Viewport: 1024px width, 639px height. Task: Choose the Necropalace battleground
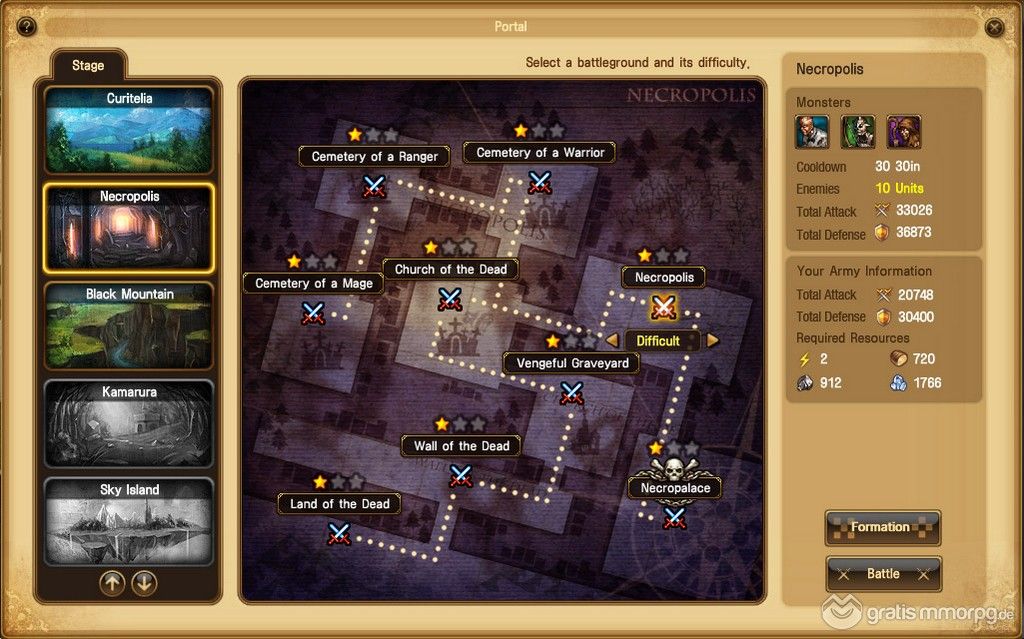(x=675, y=516)
